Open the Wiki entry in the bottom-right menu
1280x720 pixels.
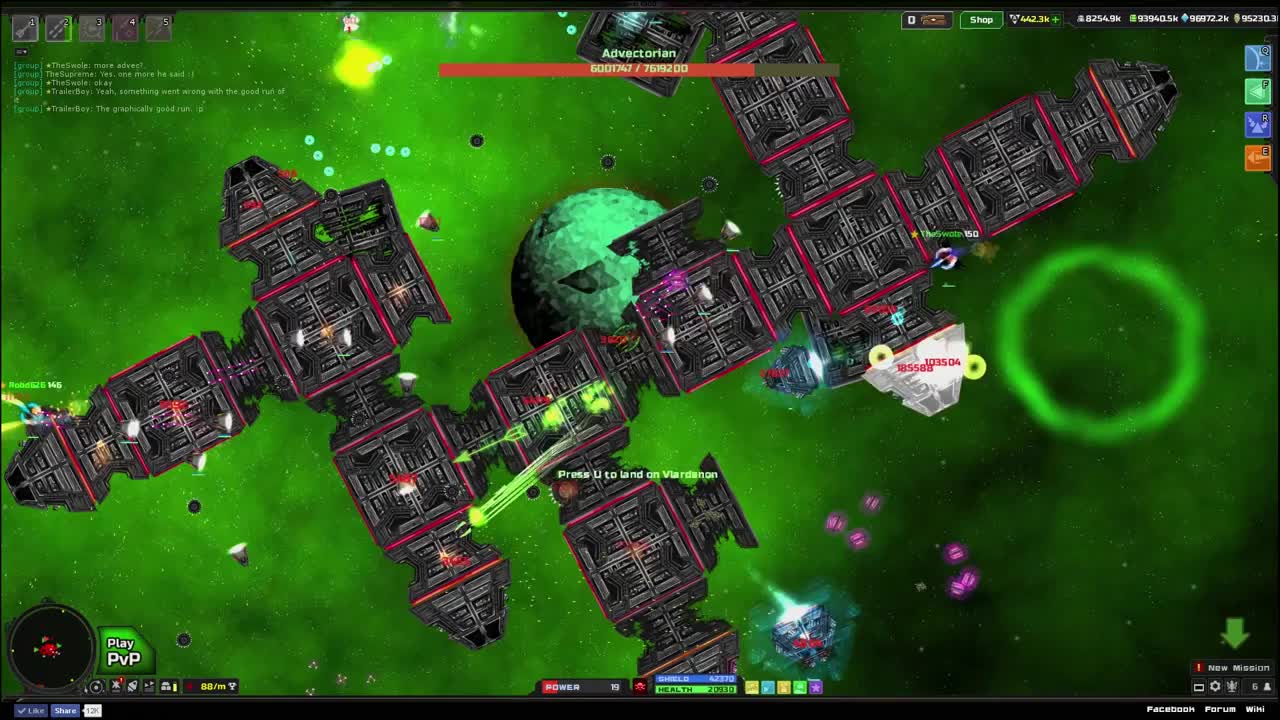click(x=1255, y=709)
